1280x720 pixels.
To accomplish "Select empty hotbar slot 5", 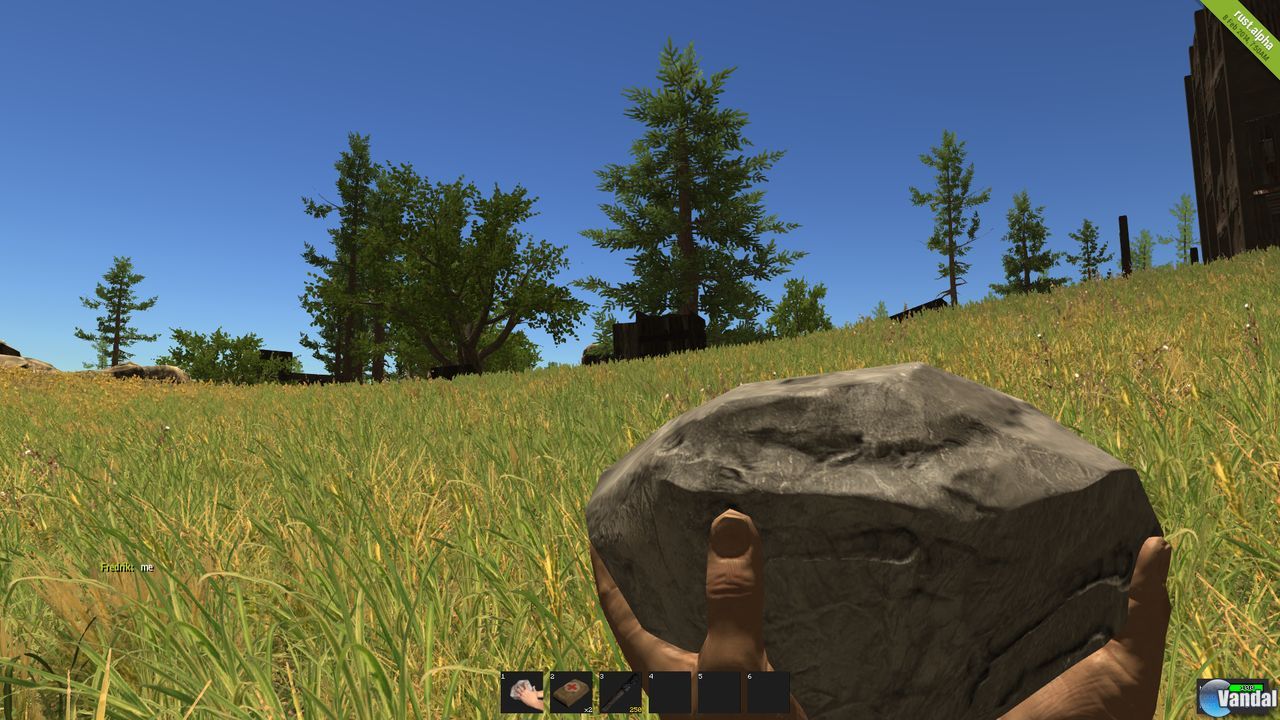I will pos(717,692).
